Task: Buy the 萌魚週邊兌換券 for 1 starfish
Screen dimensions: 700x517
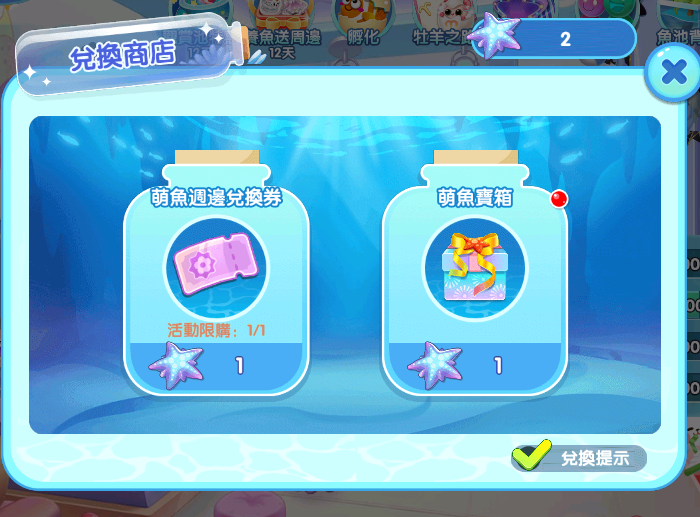Action: tap(215, 365)
